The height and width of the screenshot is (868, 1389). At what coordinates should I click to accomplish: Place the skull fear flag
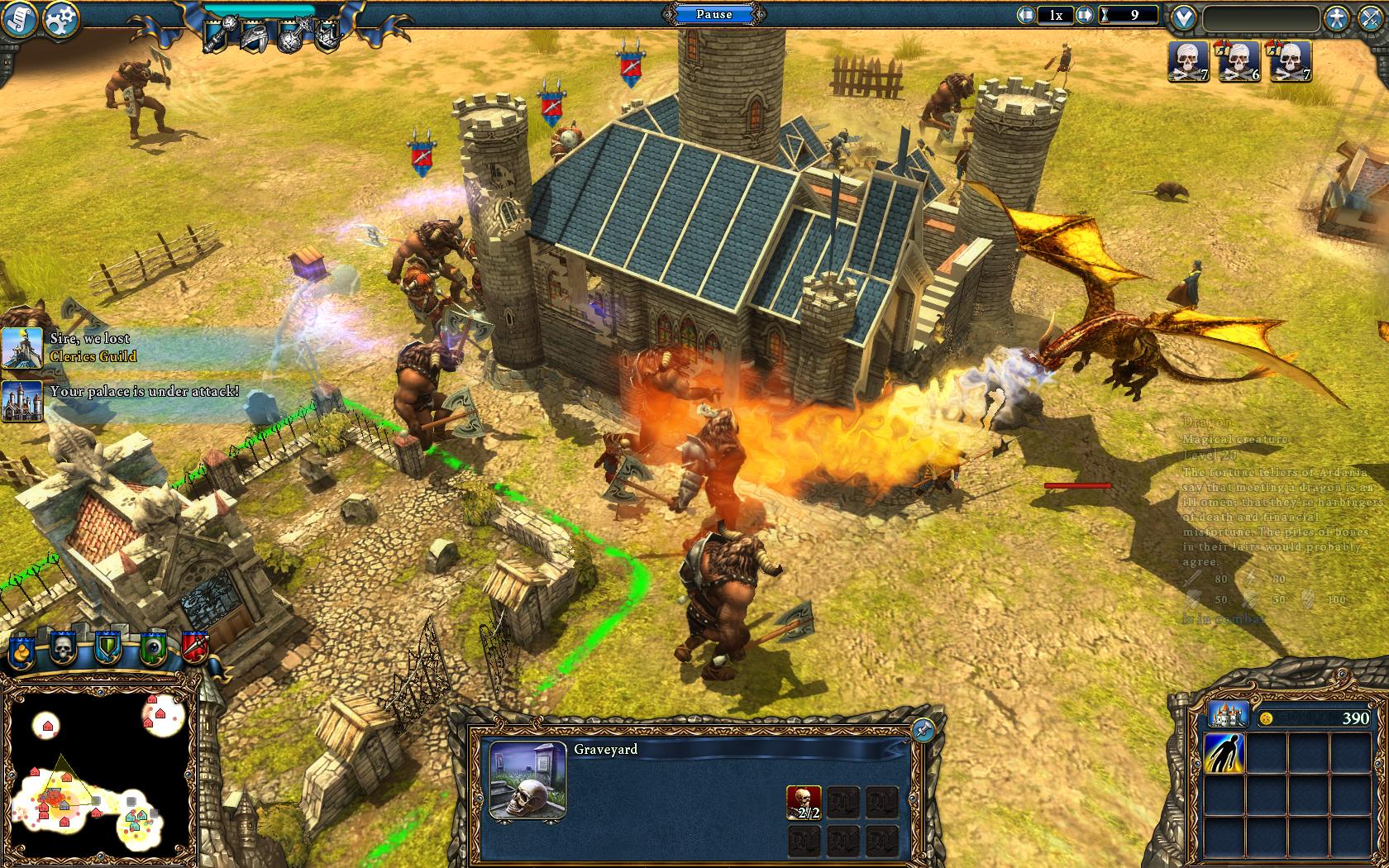point(64,649)
